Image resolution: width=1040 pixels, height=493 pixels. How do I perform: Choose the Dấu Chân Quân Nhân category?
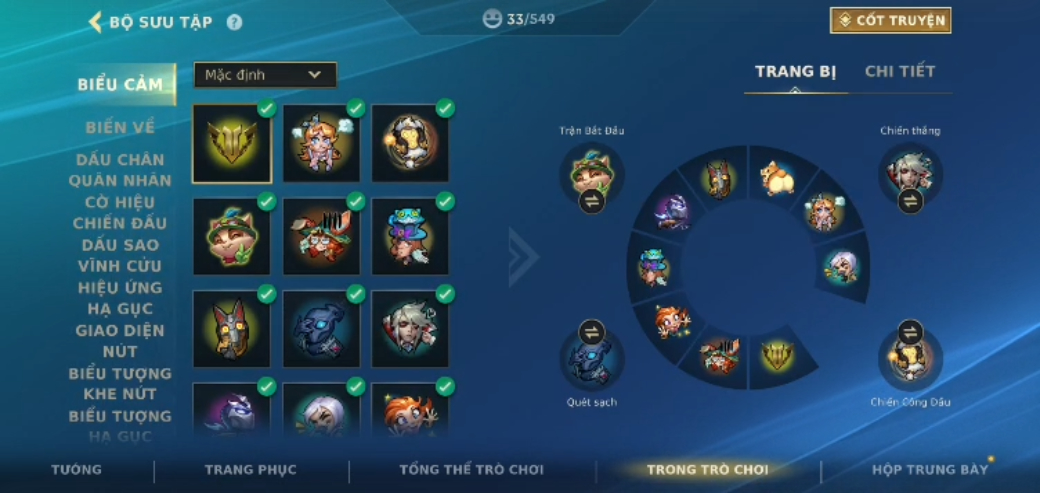pyautogui.click(x=121, y=170)
